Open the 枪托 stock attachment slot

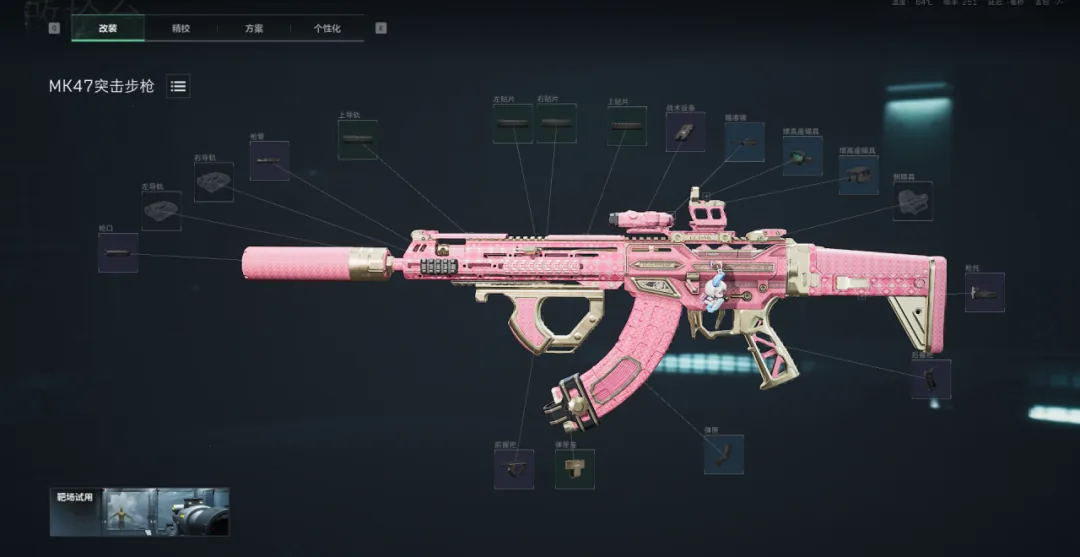pyautogui.click(x=984, y=293)
